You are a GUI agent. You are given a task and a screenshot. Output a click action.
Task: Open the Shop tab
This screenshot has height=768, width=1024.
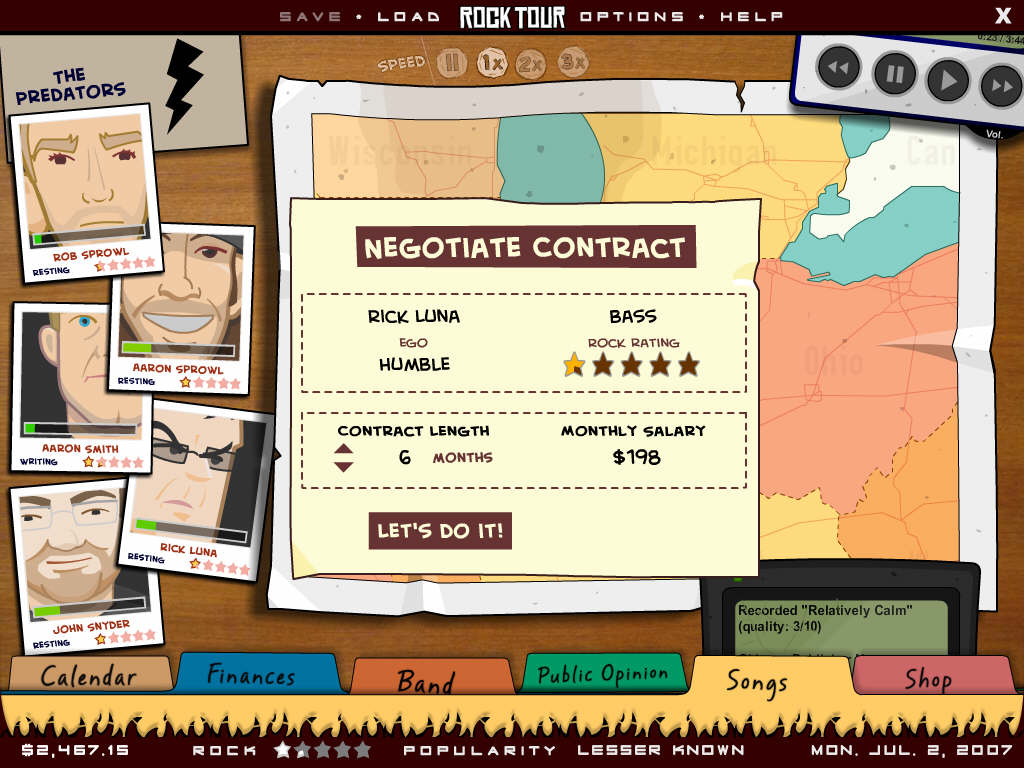pyautogui.click(x=928, y=678)
